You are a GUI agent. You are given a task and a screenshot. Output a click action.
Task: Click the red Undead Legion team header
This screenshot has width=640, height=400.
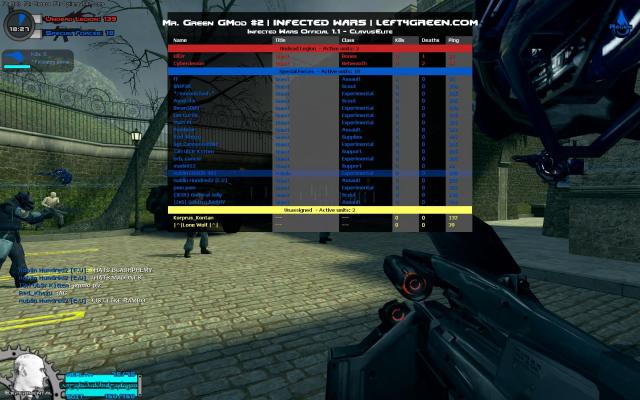(x=320, y=48)
